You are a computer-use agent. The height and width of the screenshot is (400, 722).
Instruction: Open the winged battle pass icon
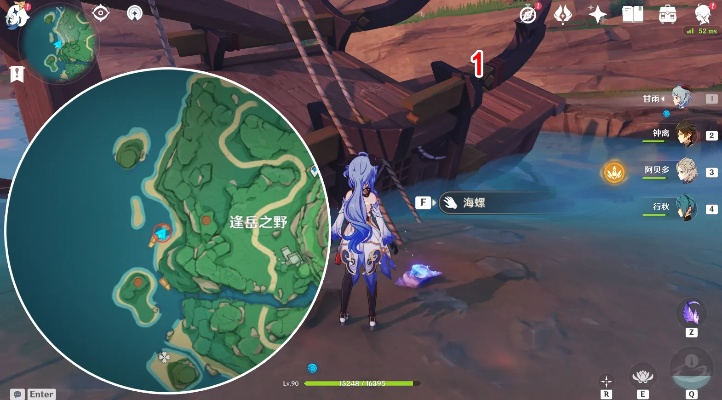564,14
